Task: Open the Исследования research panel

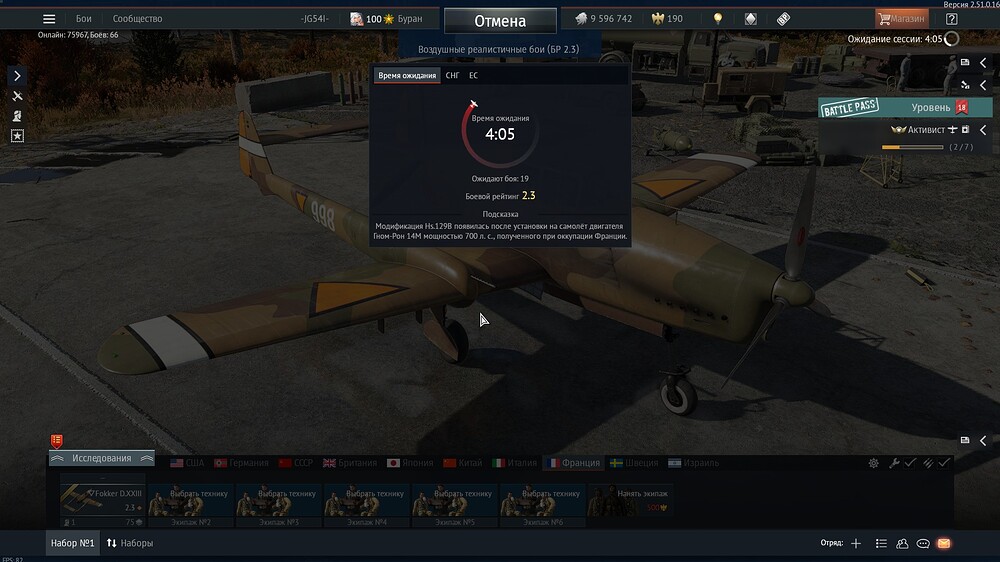Action: click(101, 458)
